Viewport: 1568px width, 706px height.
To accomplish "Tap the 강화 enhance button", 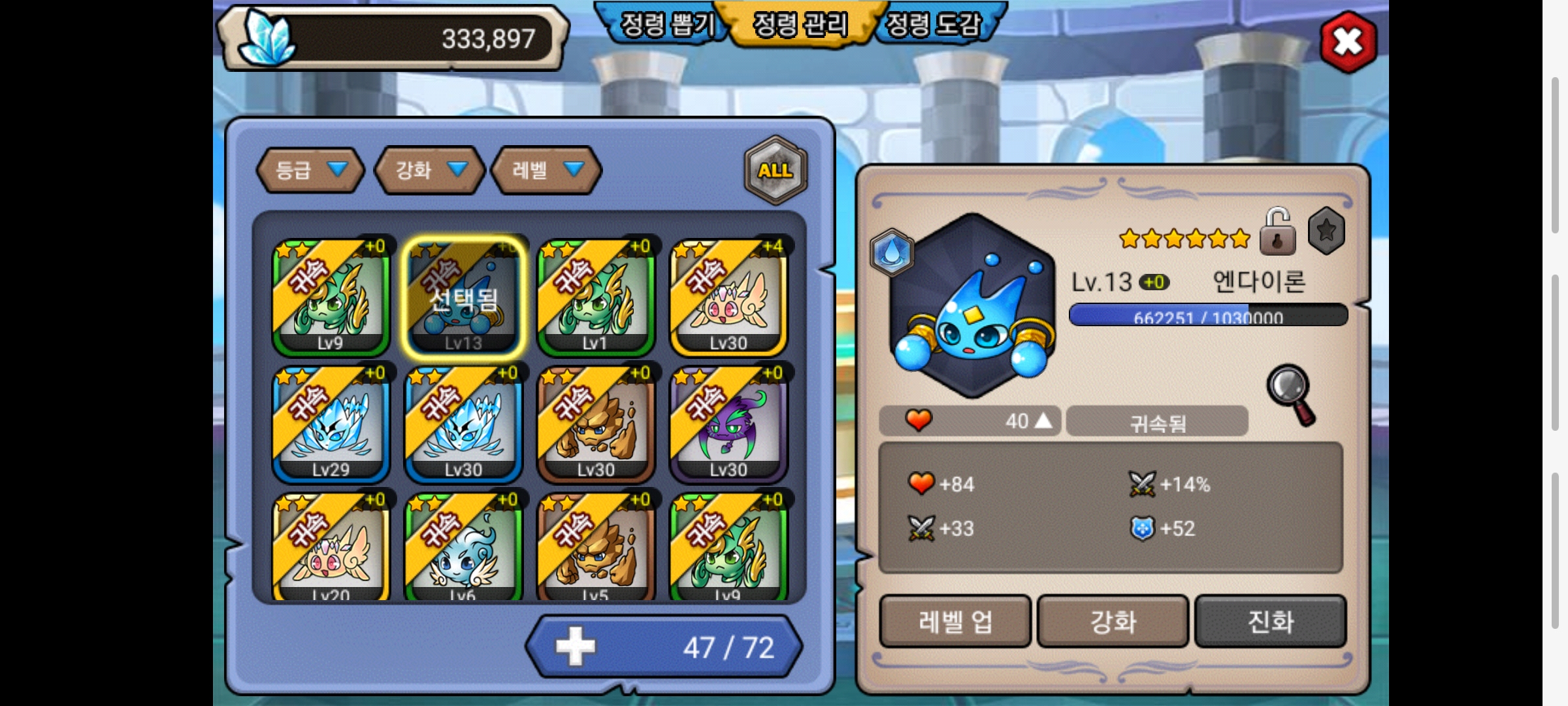I will [1113, 621].
